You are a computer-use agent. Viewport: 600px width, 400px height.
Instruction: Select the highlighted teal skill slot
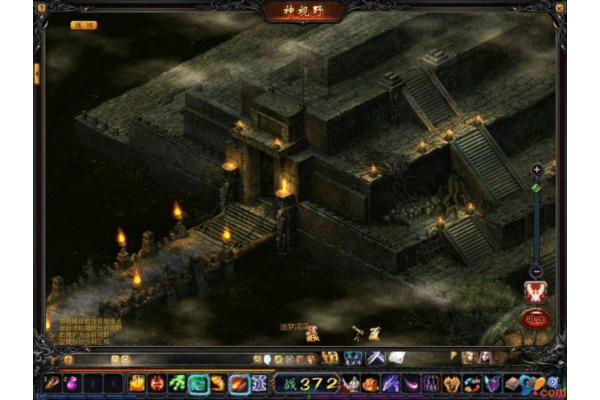198,382
